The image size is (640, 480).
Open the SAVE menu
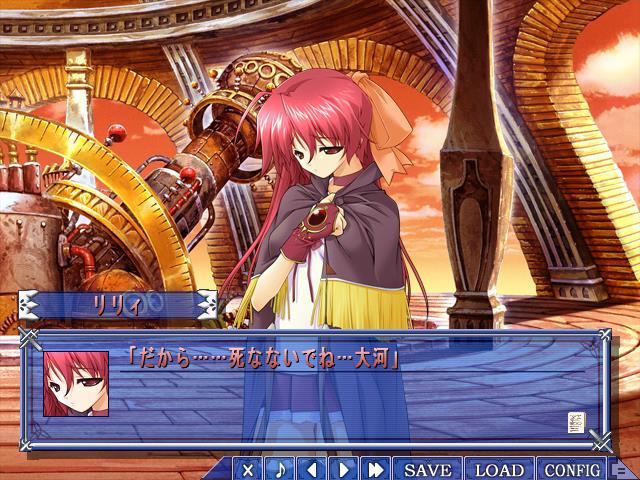428,469
